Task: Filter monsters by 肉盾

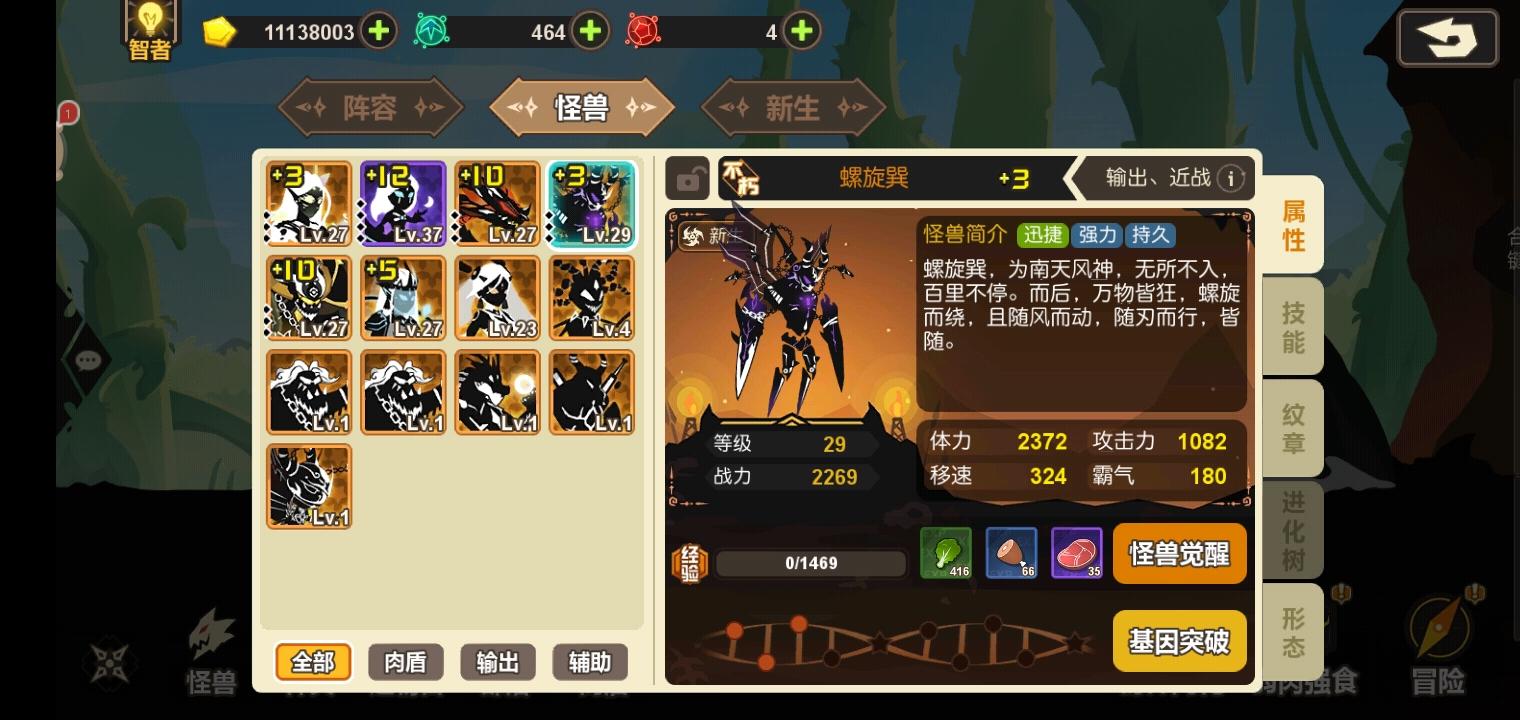Action: (x=405, y=662)
